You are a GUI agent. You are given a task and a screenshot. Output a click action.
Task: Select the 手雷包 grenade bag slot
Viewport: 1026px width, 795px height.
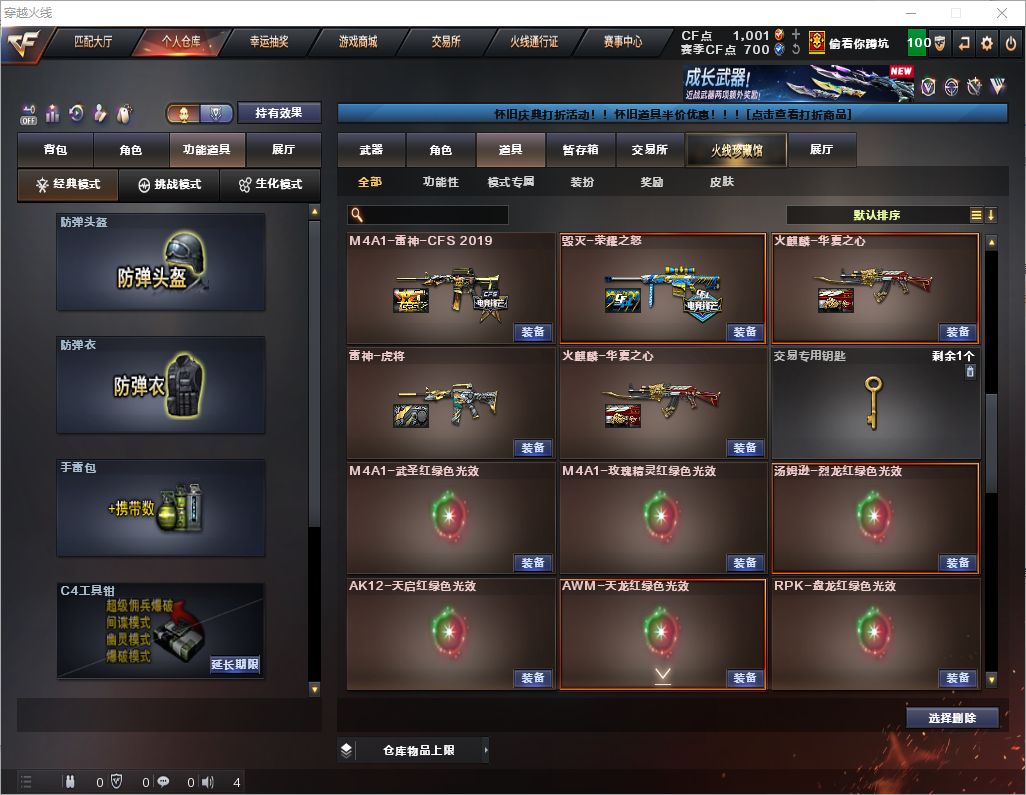(161, 507)
